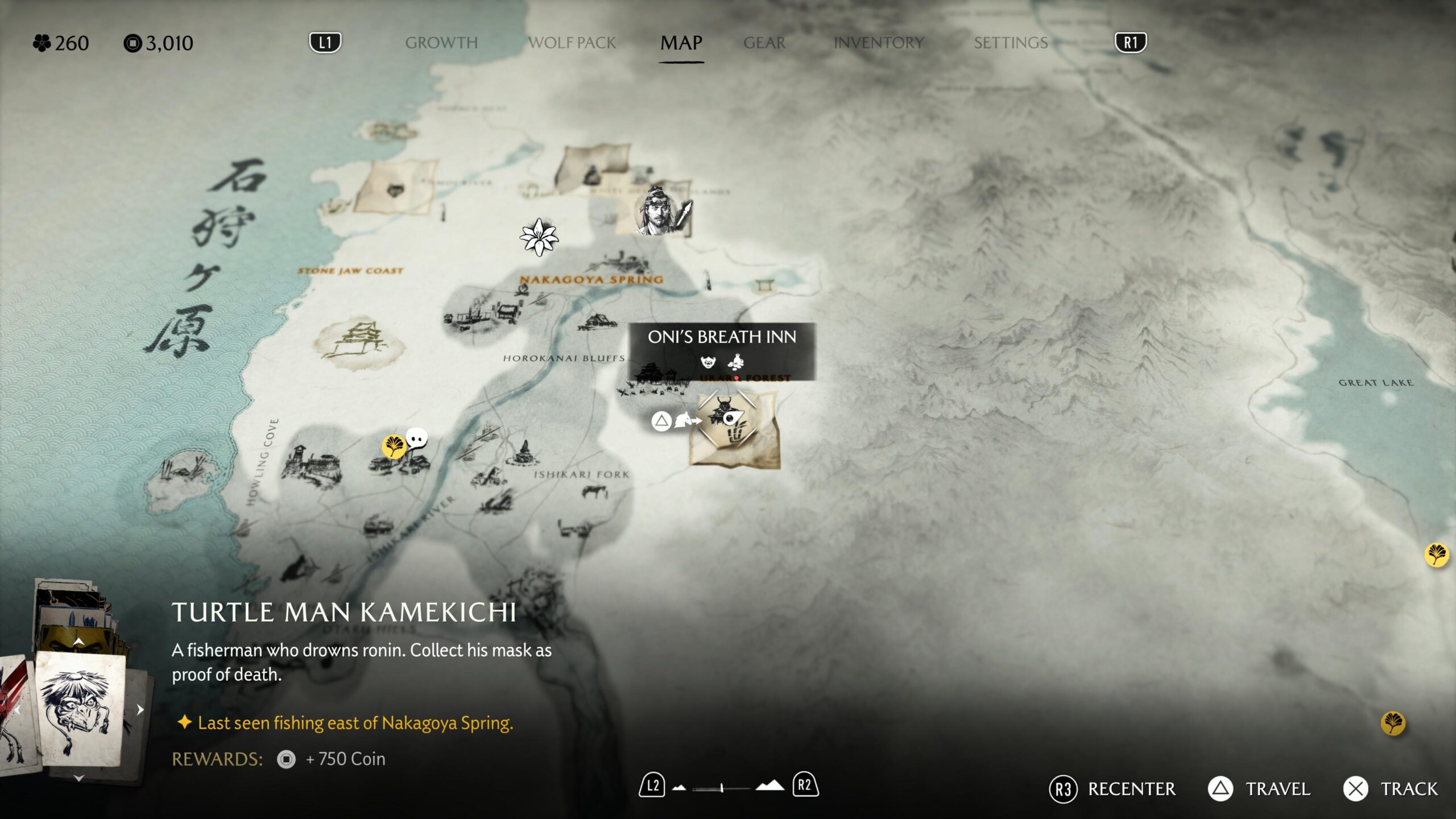Go to the Gear tab
The image size is (1456, 819).
764,43
